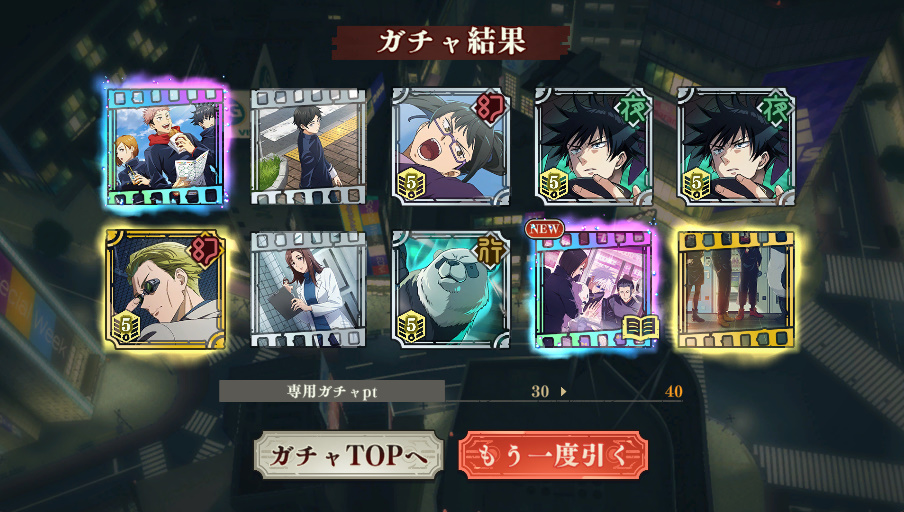The width and height of the screenshot is (904, 512).
Task: Choose the shouting glasses girl character card
Action: (x=451, y=146)
